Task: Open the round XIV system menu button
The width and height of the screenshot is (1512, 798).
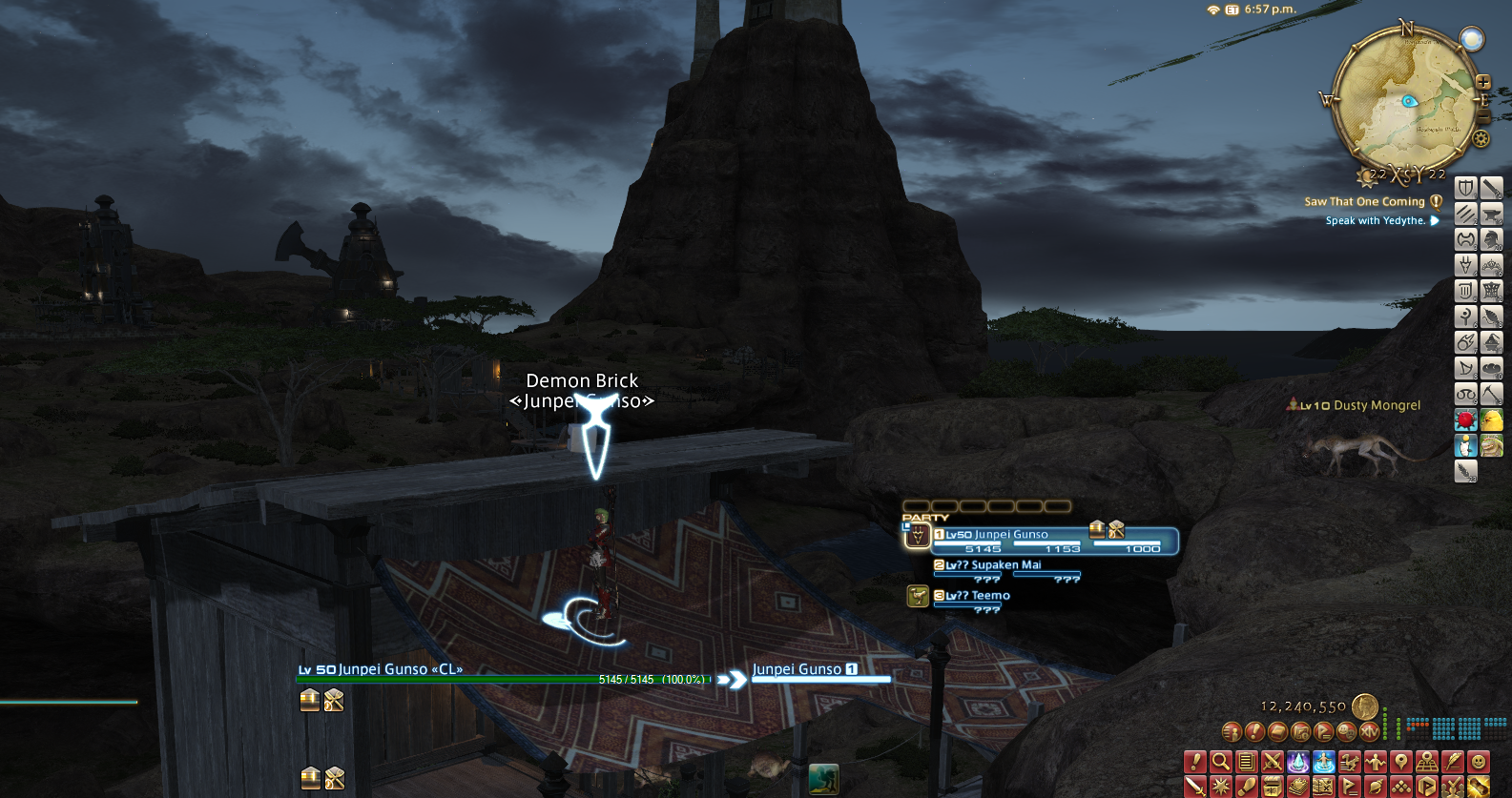Action: 1370,732
